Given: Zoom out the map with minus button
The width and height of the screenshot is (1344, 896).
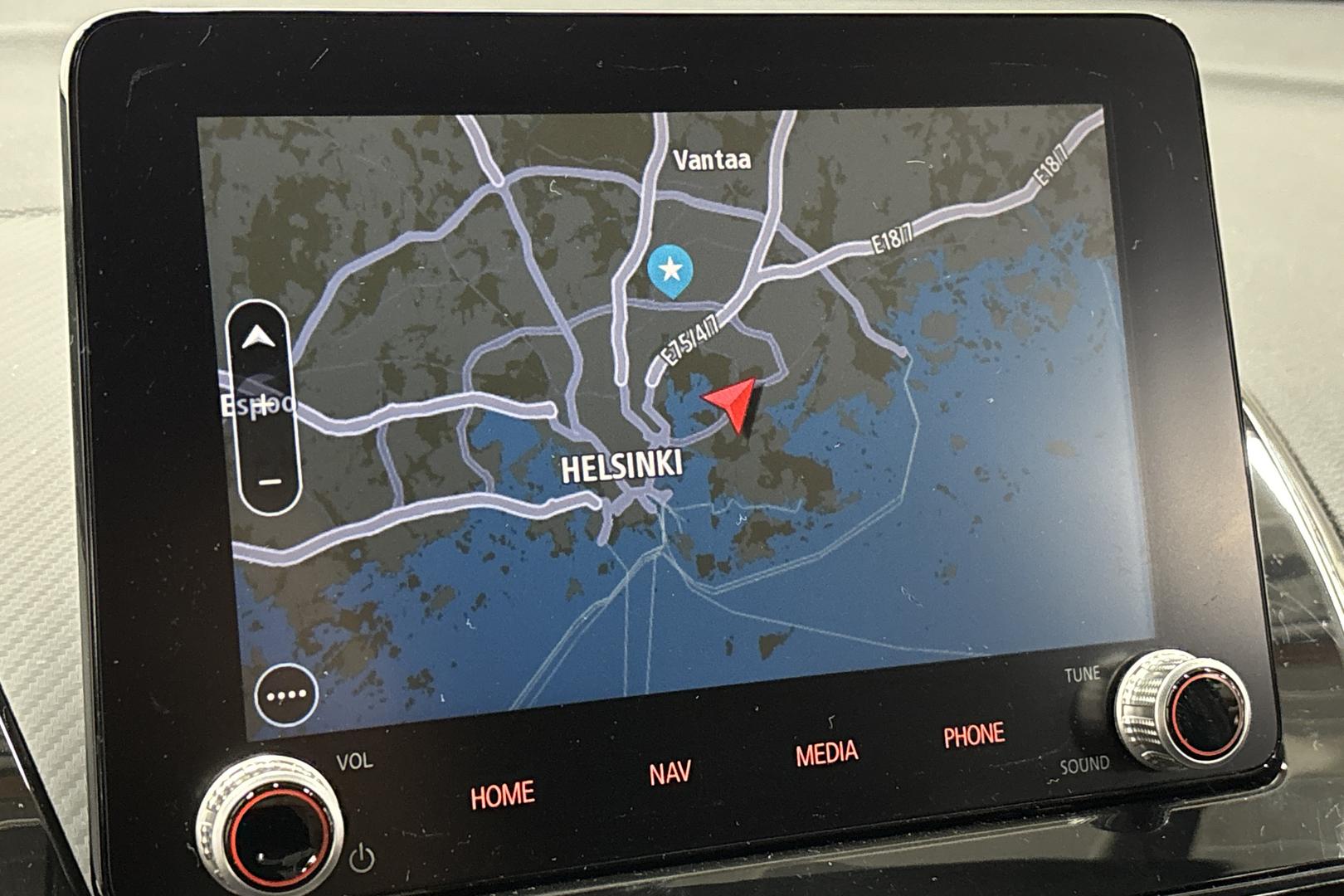Looking at the screenshot, I should (x=270, y=481).
